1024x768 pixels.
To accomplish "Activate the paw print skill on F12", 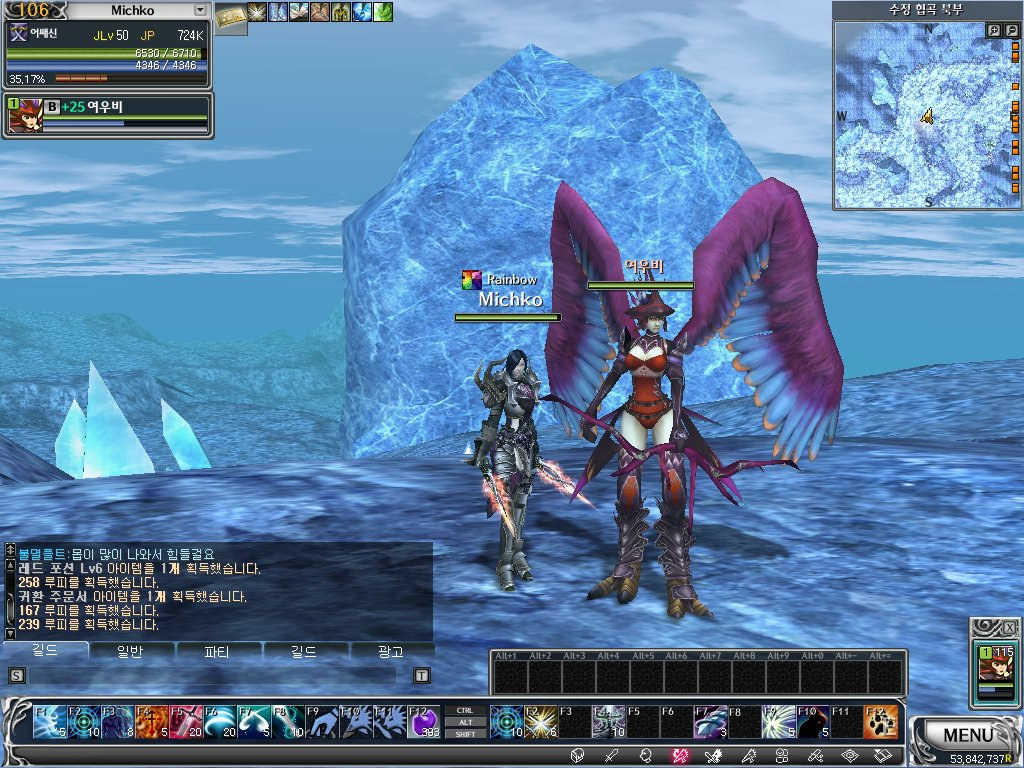I will pos(880,721).
